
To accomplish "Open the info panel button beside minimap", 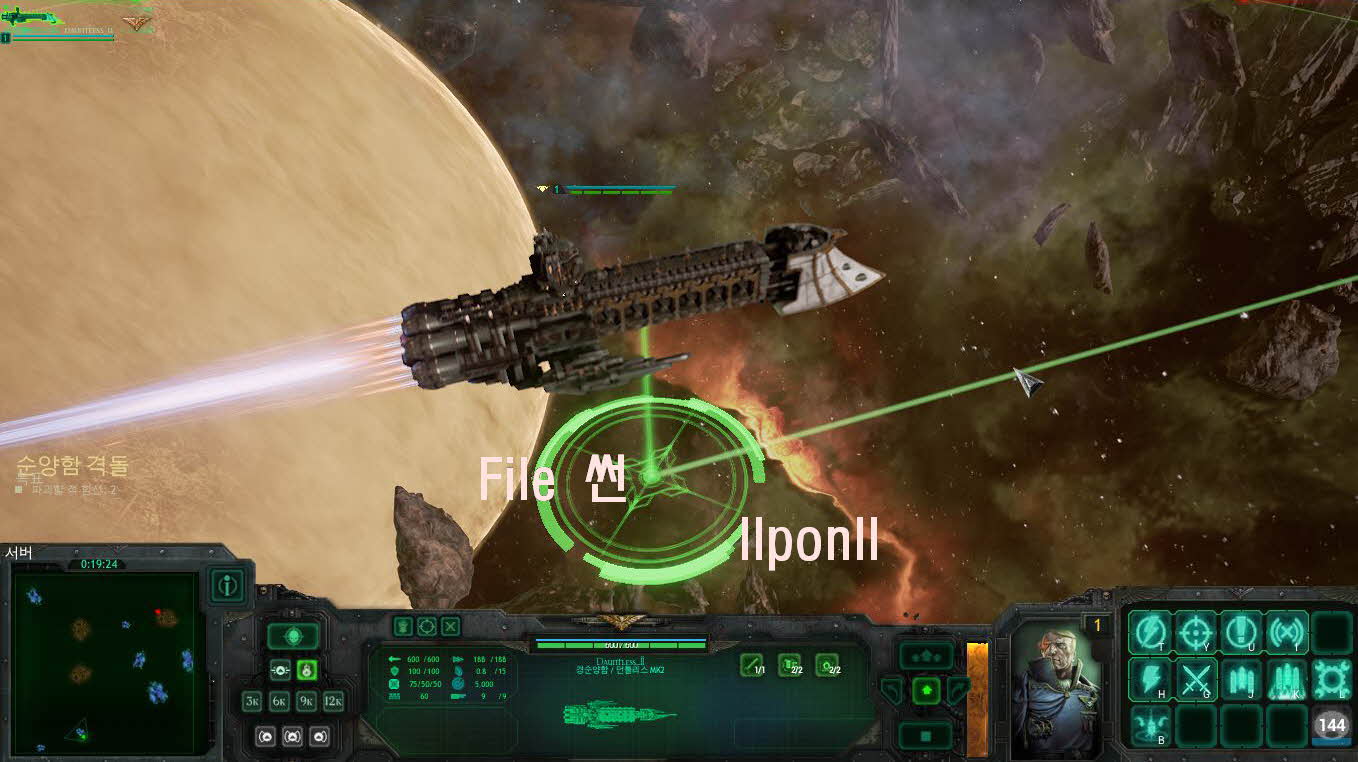I will point(228,586).
